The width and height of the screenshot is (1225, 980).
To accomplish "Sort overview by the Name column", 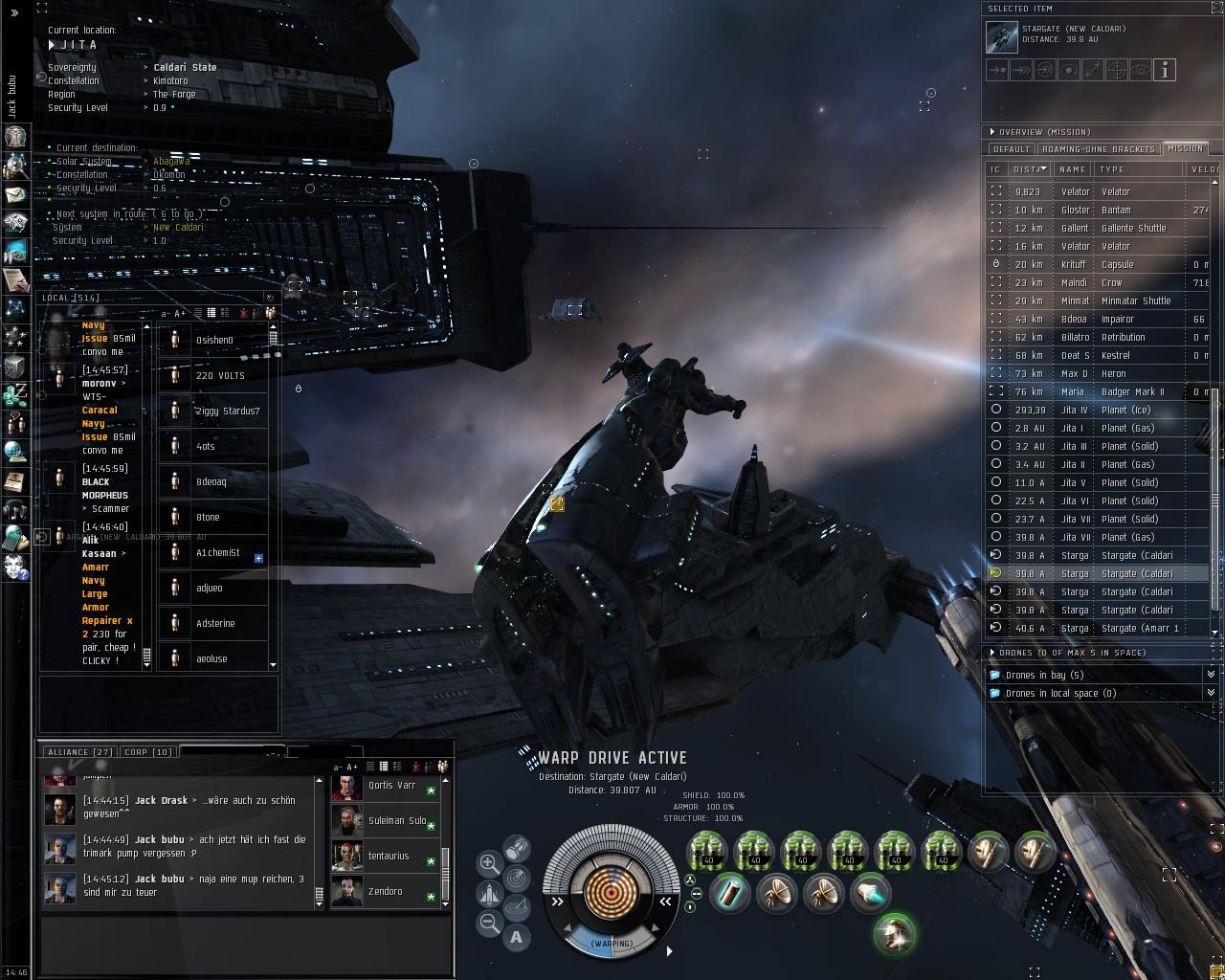I will pos(1072,169).
